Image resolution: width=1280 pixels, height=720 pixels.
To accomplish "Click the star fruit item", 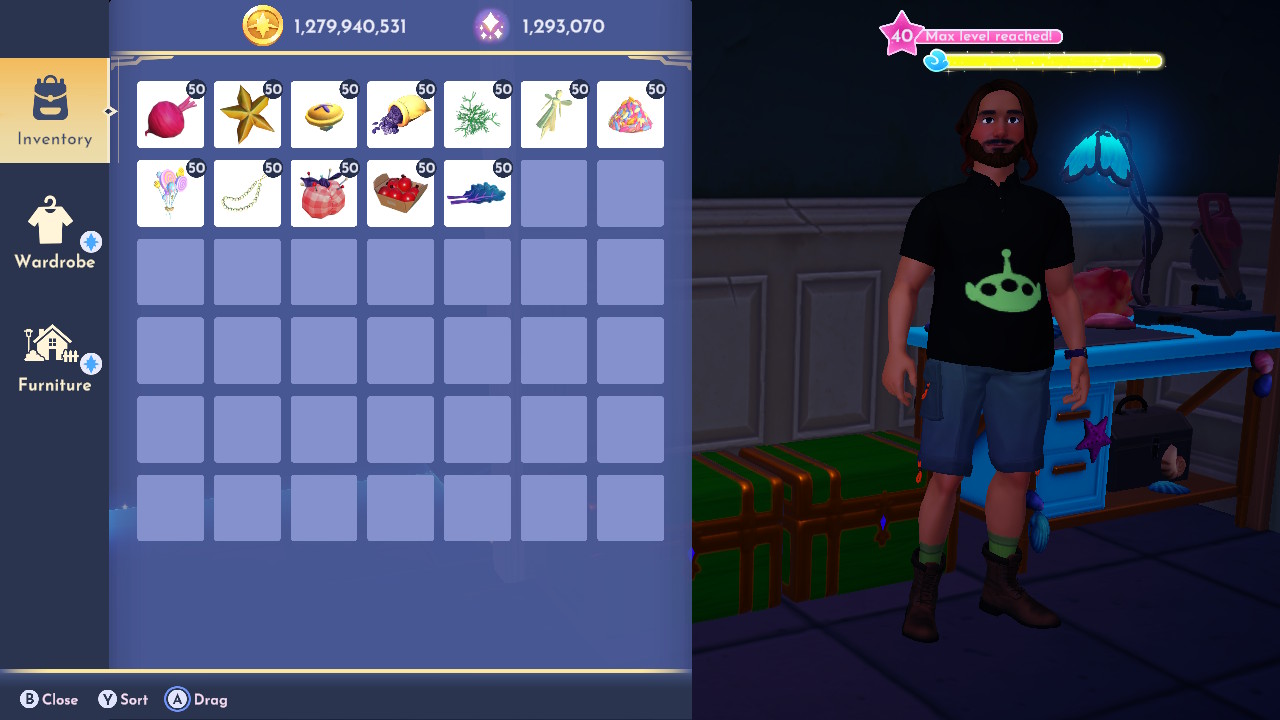I will point(247,115).
